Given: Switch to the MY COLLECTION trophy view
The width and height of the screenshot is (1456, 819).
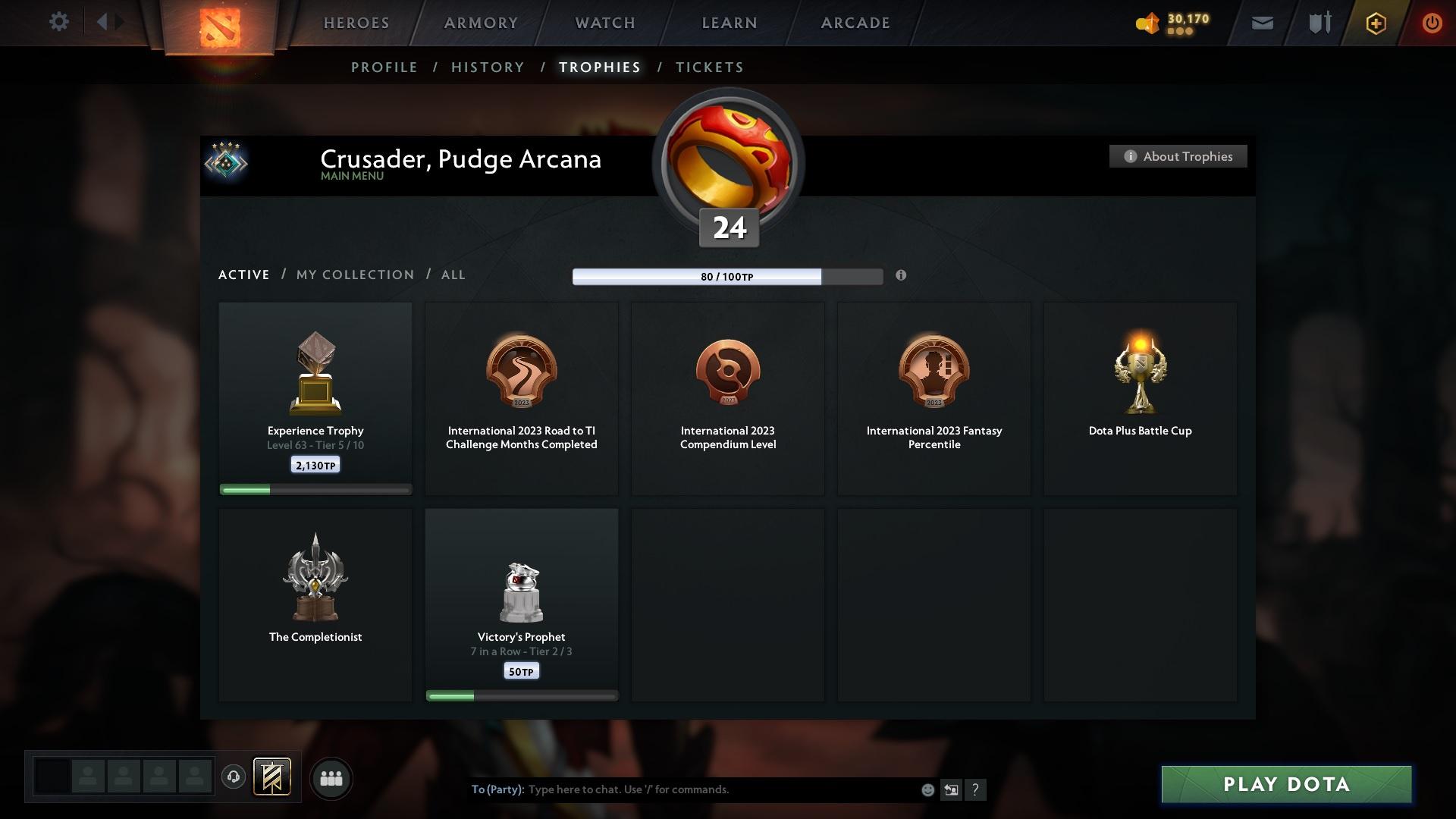Looking at the screenshot, I should [354, 275].
